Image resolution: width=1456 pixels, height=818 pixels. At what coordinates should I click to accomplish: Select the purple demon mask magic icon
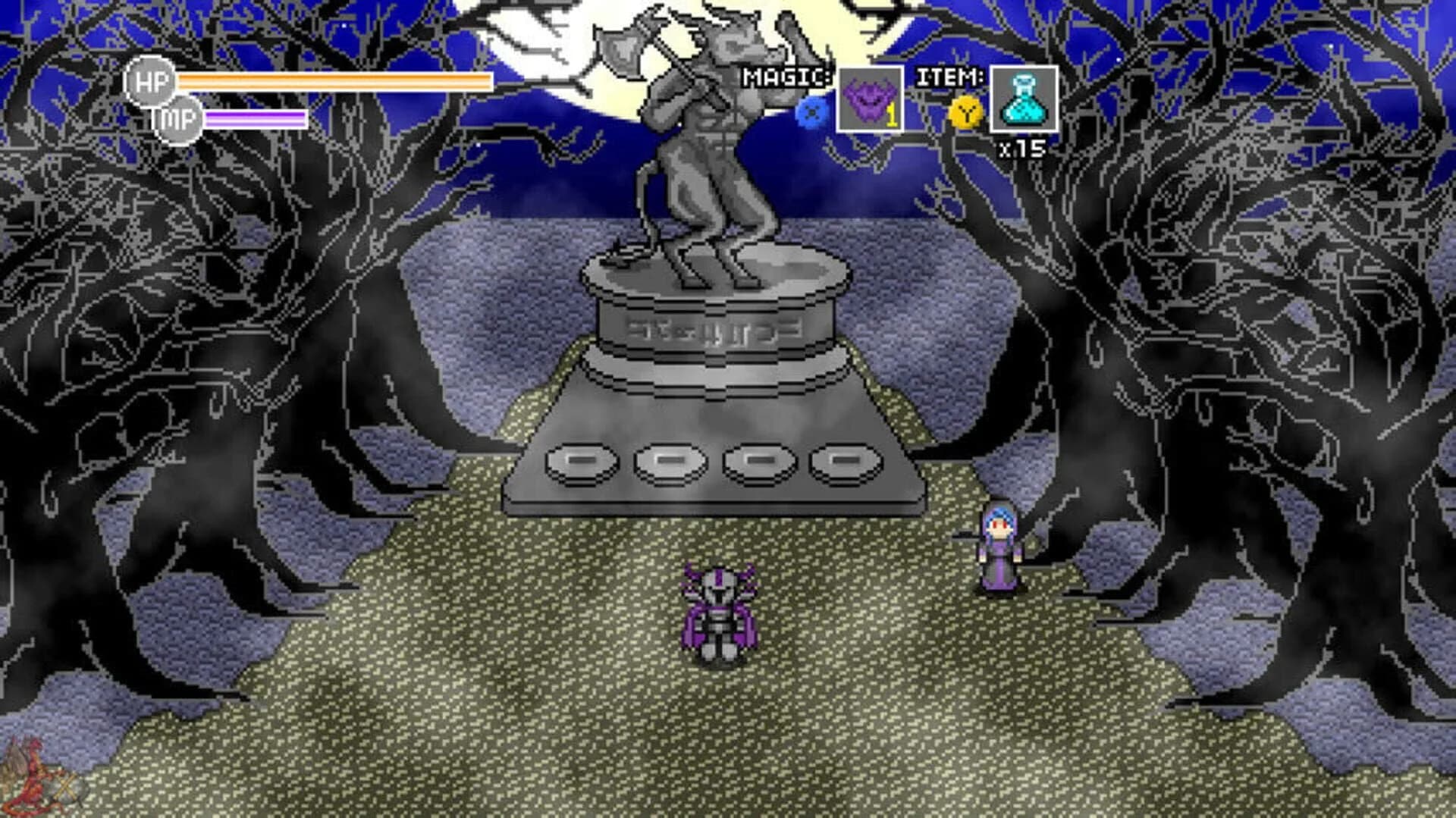[x=871, y=99]
